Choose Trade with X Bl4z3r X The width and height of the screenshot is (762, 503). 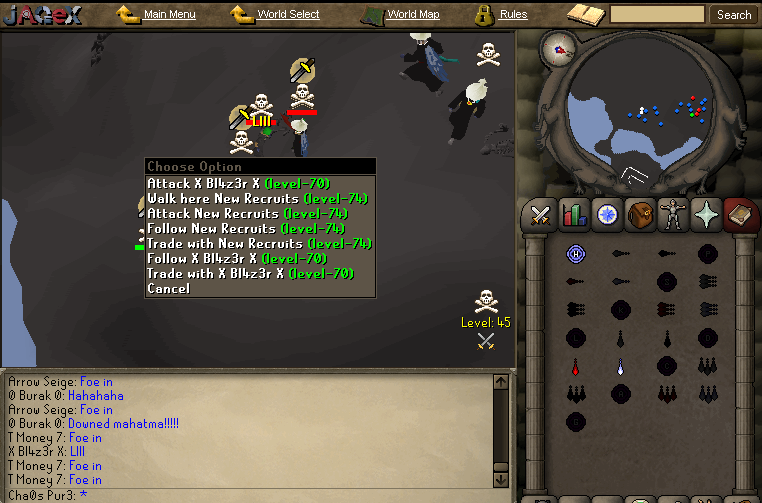pyautogui.click(x=250, y=274)
